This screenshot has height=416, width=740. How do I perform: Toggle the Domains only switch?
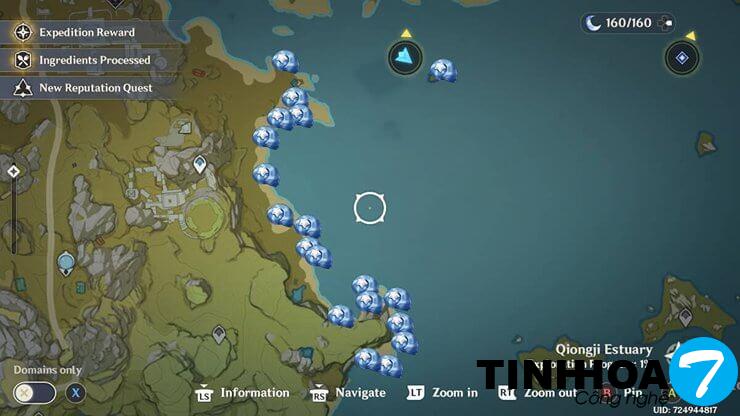click(x=34, y=392)
